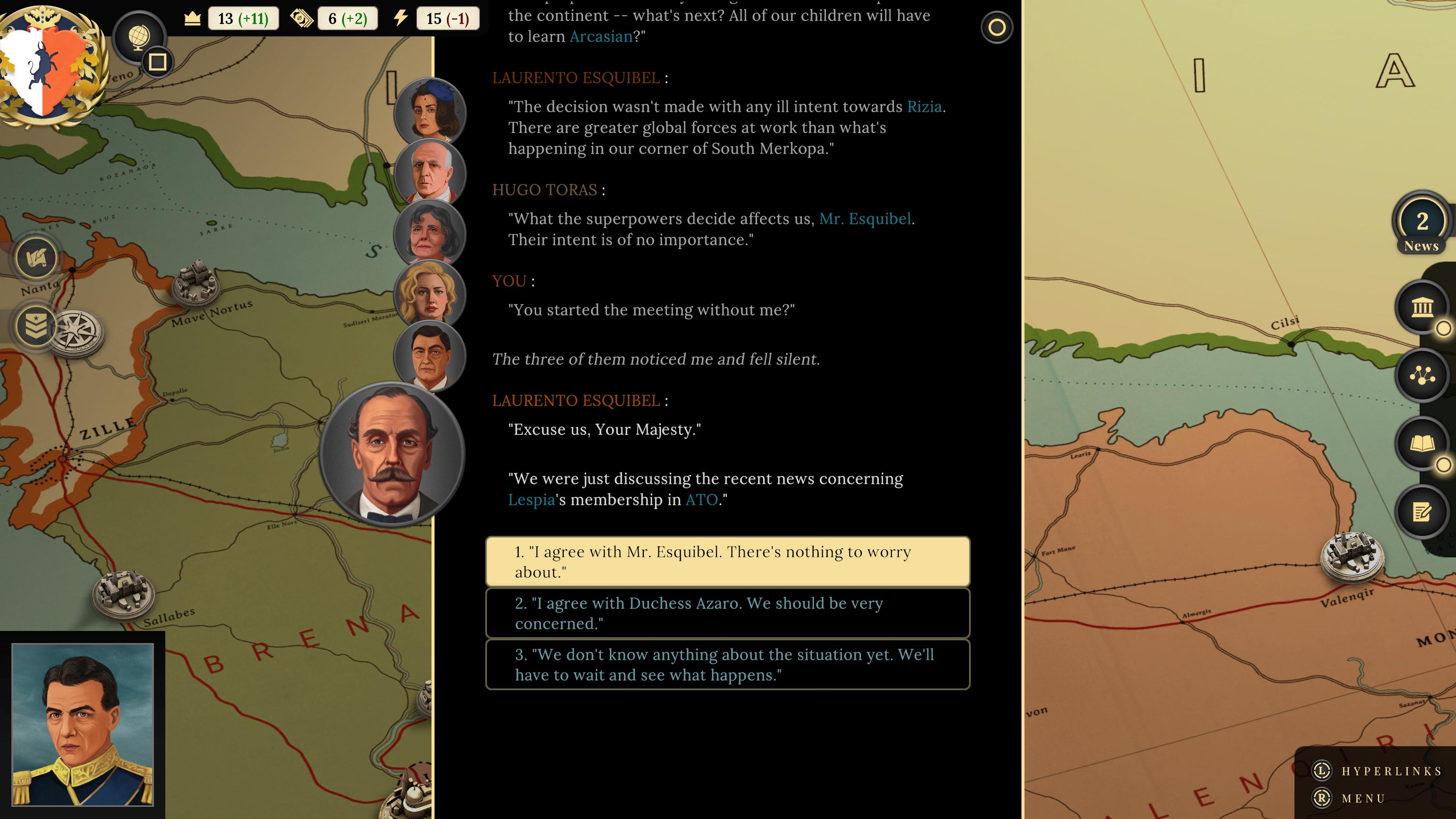Show the network nodes icon panel
Viewport: 1456px width, 819px height.
pos(1422,375)
